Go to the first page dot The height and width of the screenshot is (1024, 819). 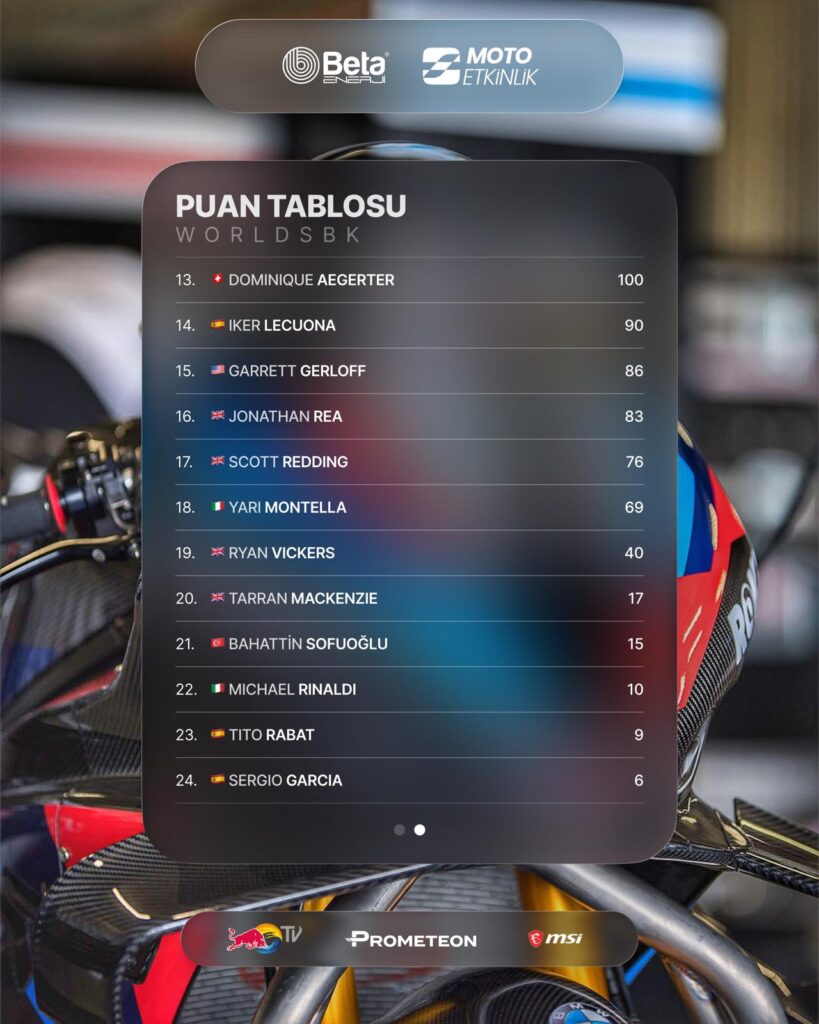click(x=399, y=830)
